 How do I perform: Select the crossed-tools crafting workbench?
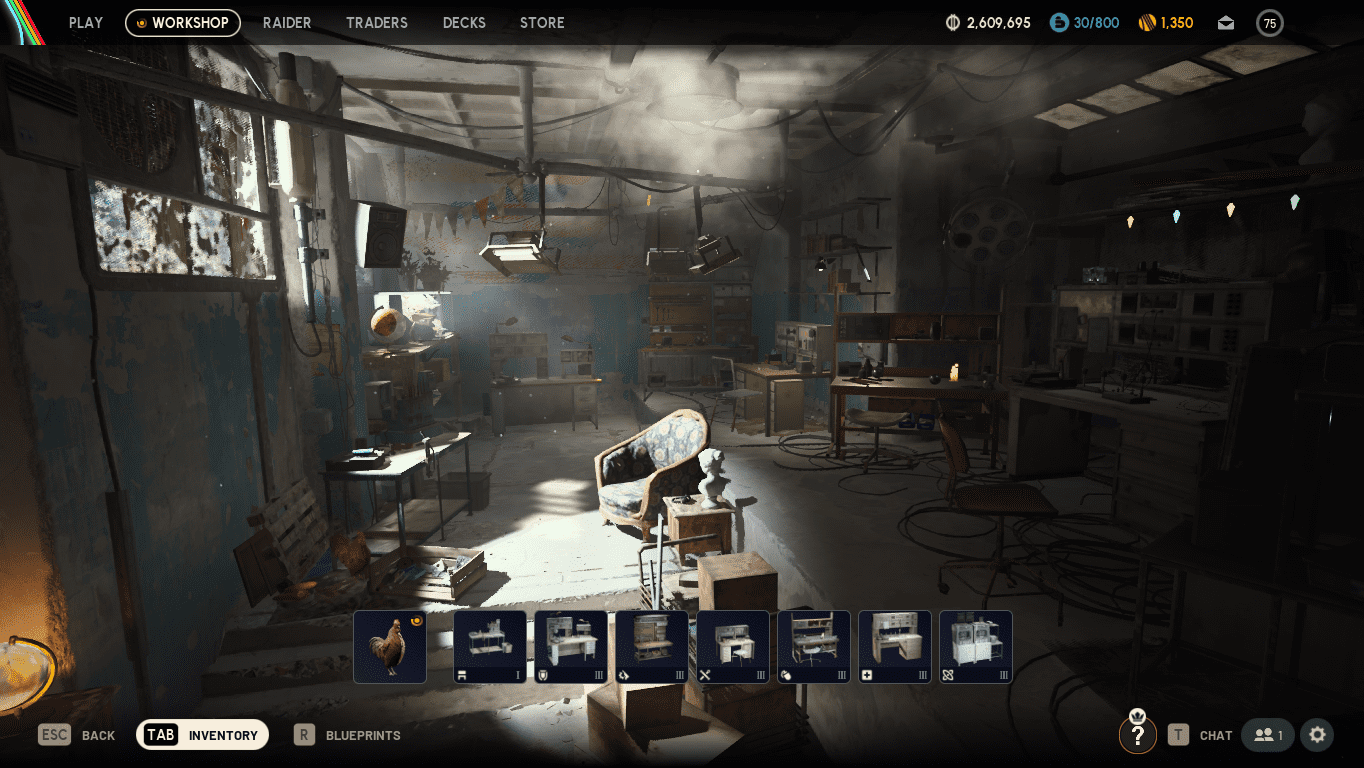(x=733, y=647)
